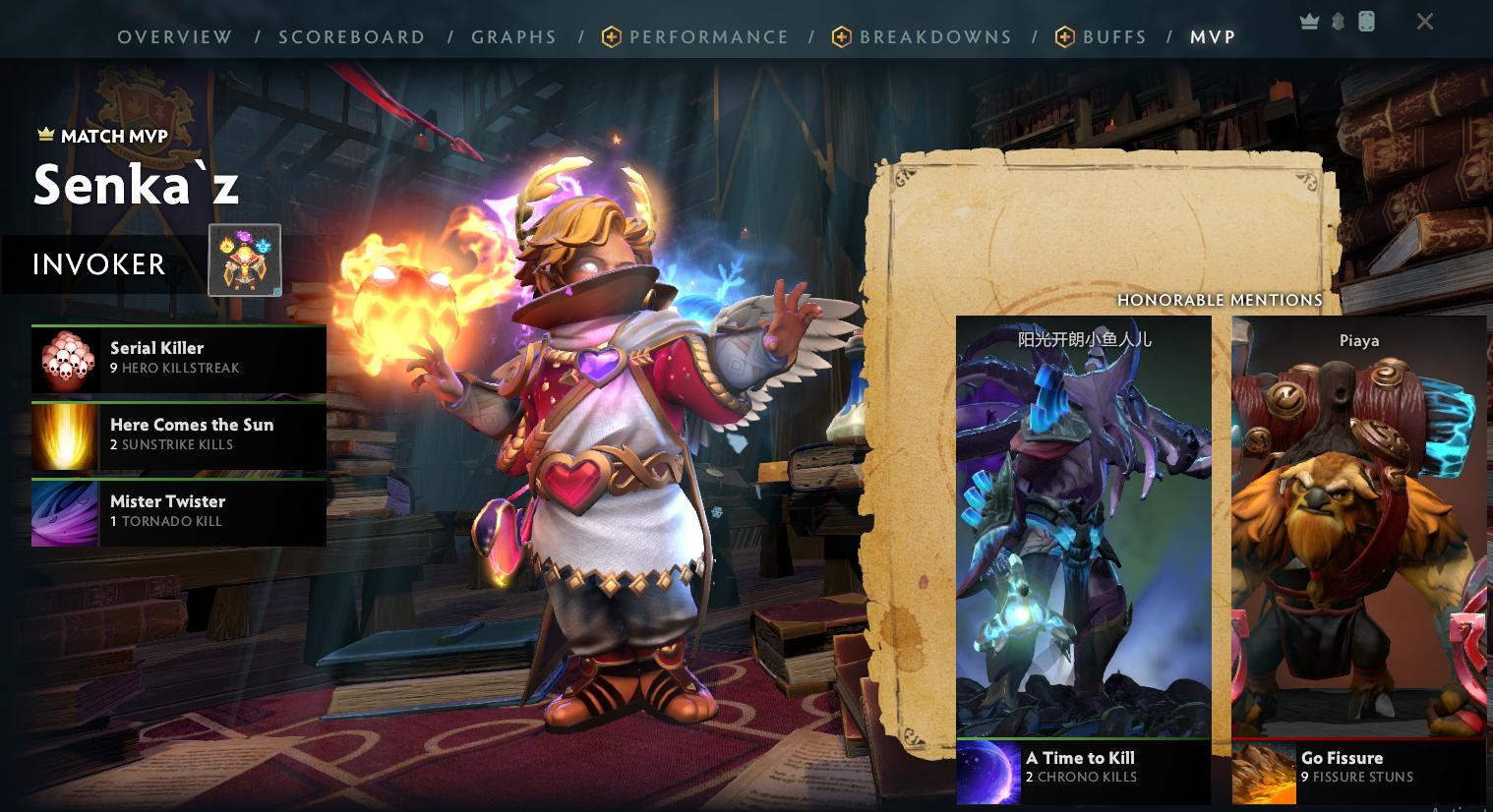This screenshot has width=1493, height=812.
Task: Open the Scoreboard tab
Action: 352,37
